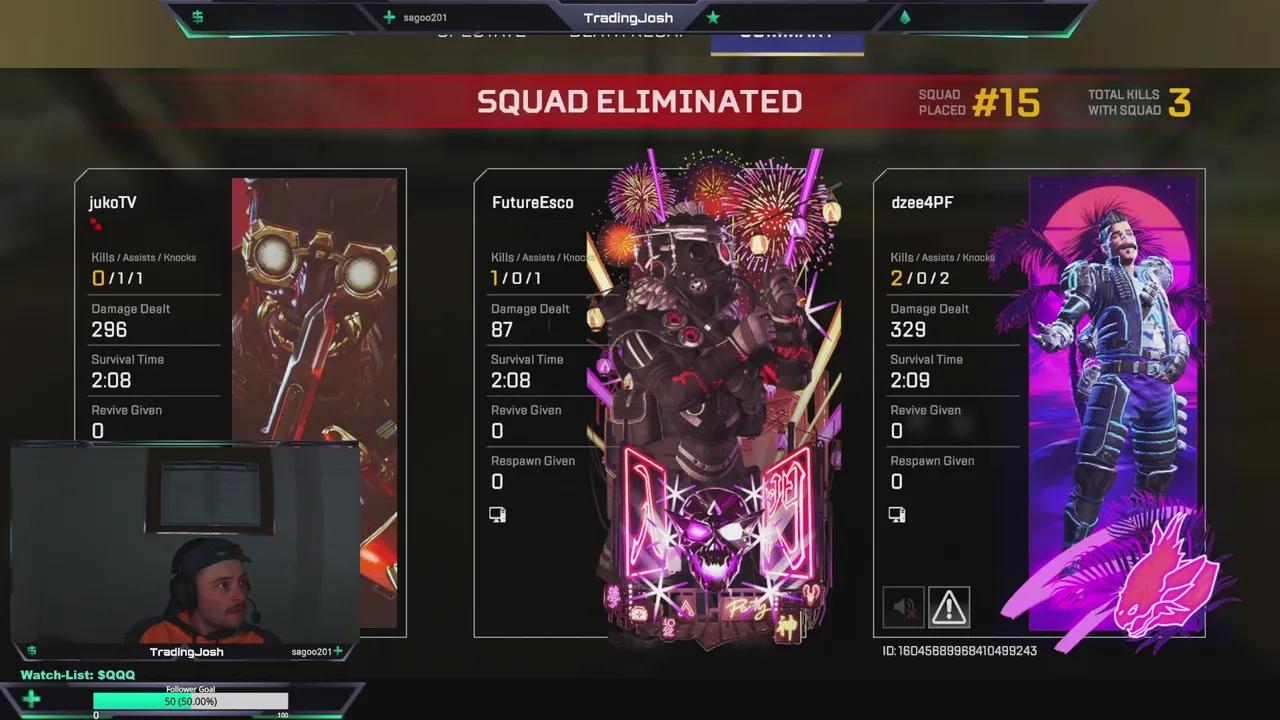This screenshot has width=1280, height=720.
Task: Open the report warning icon on dzee4PF's card
Action: coord(948,606)
